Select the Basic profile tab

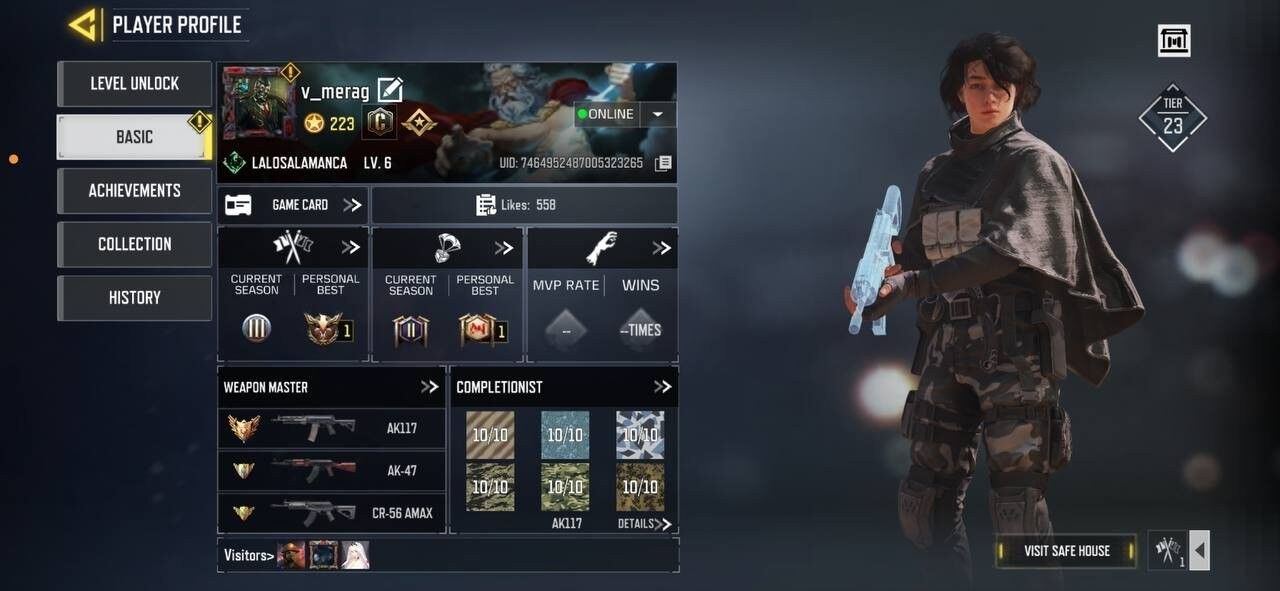click(134, 137)
